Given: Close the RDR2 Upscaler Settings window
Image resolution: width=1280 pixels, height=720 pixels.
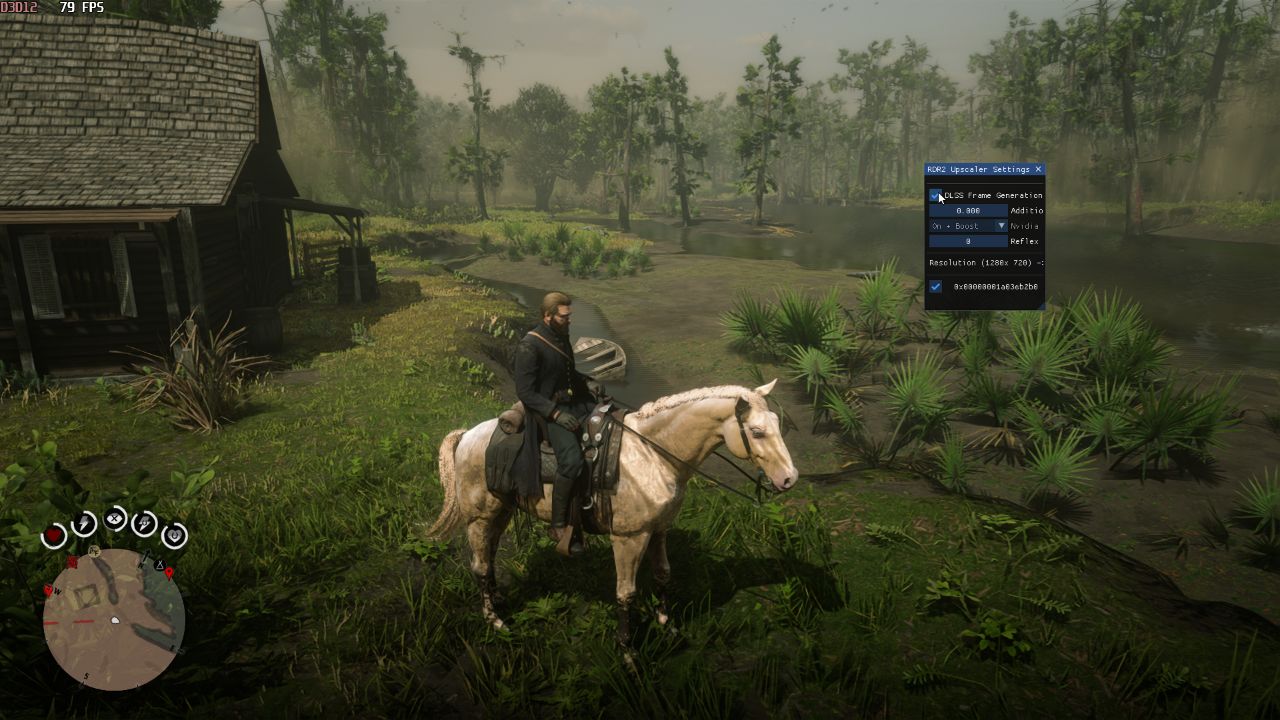Looking at the screenshot, I should [x=1038, y=170].
